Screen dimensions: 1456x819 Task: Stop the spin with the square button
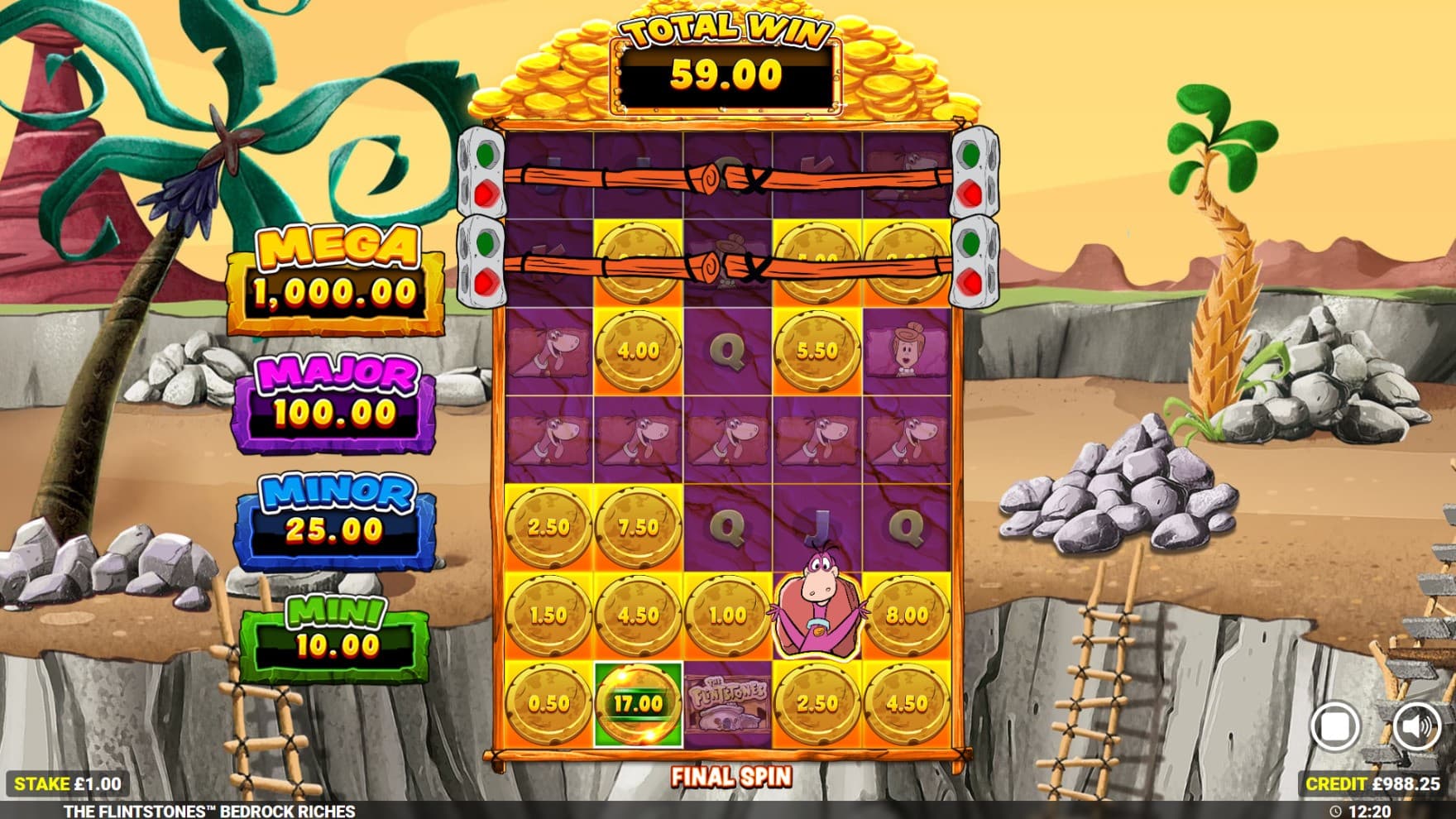coord(1334,726)
